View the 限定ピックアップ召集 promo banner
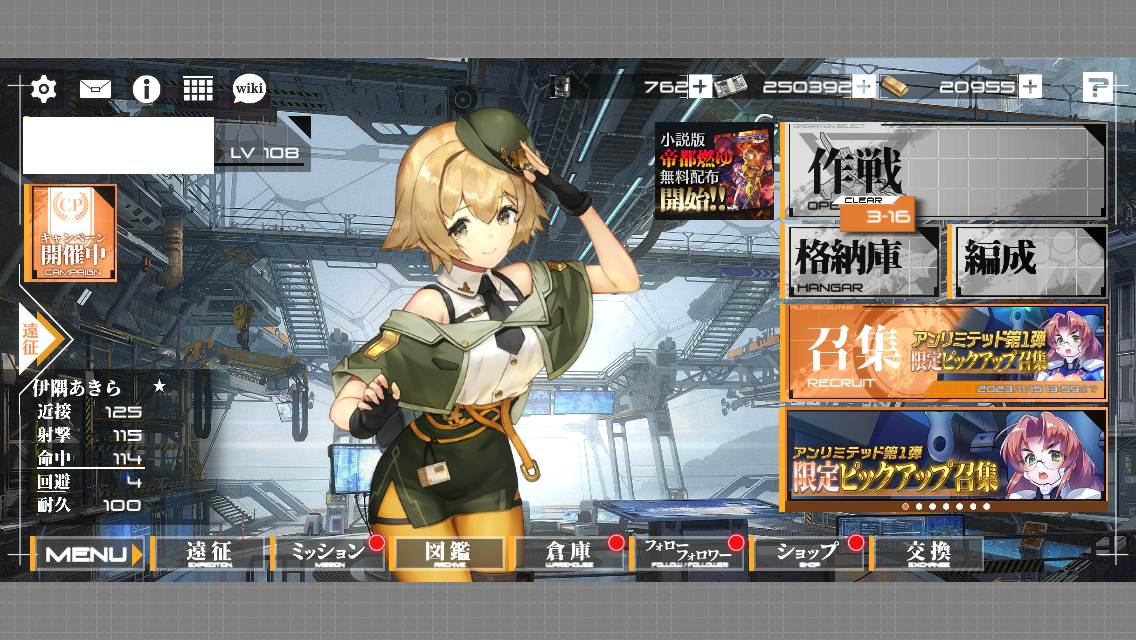1136x640 pixels. coord(945,455)
